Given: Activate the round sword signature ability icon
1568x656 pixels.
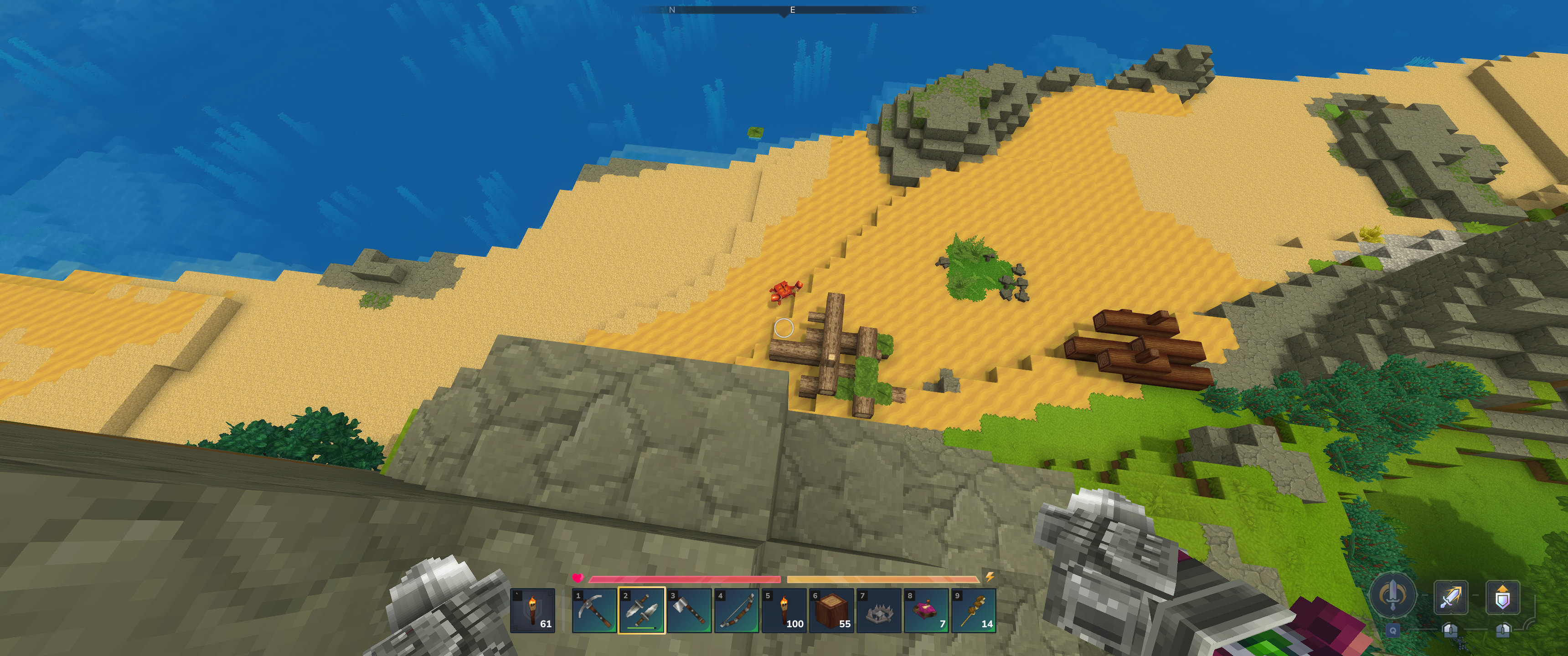Looking at the screenshot, I should (x=1392, y=595).
